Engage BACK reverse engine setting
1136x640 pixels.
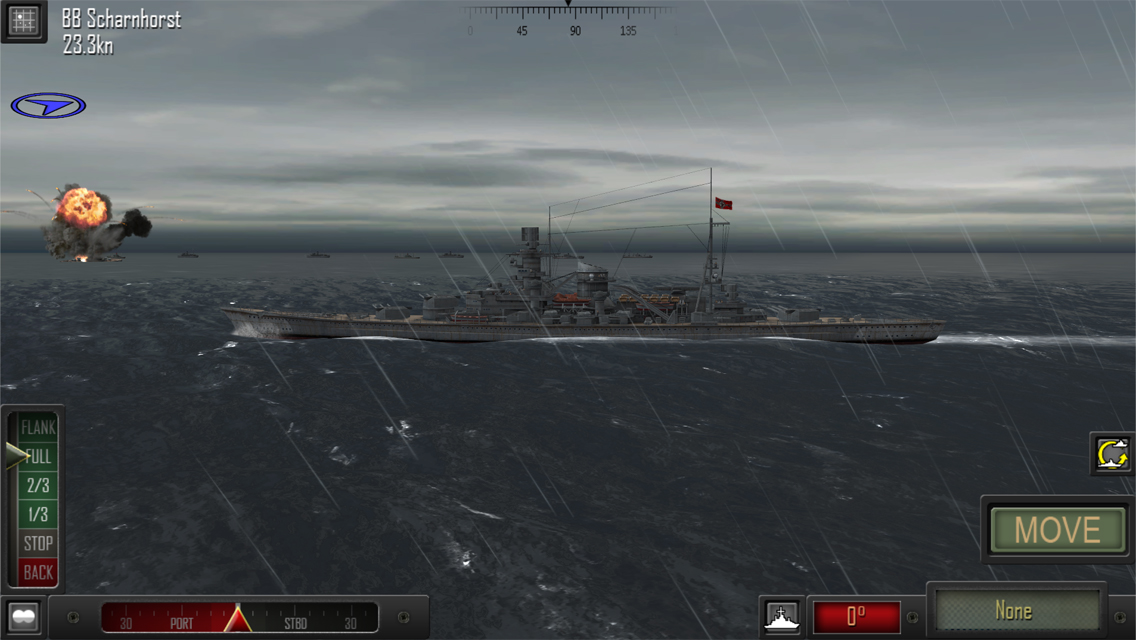coord(39,573)
